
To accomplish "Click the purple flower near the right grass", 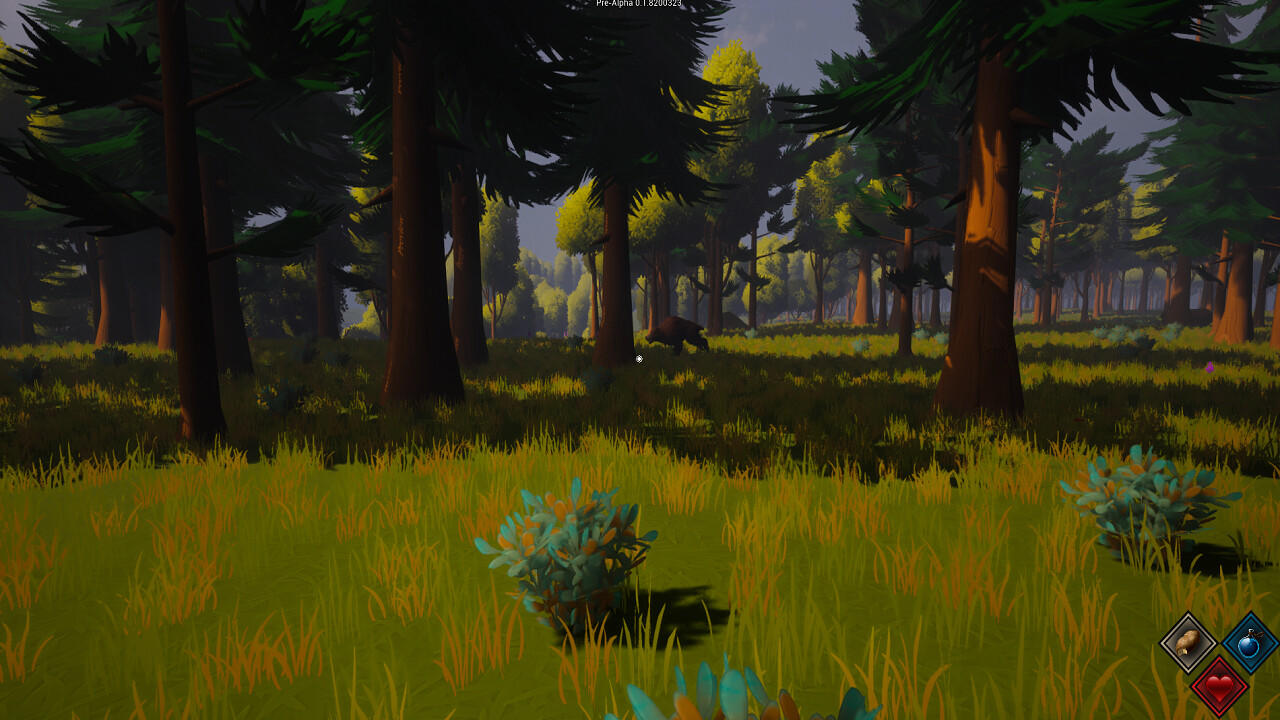I will [1210, 368].
